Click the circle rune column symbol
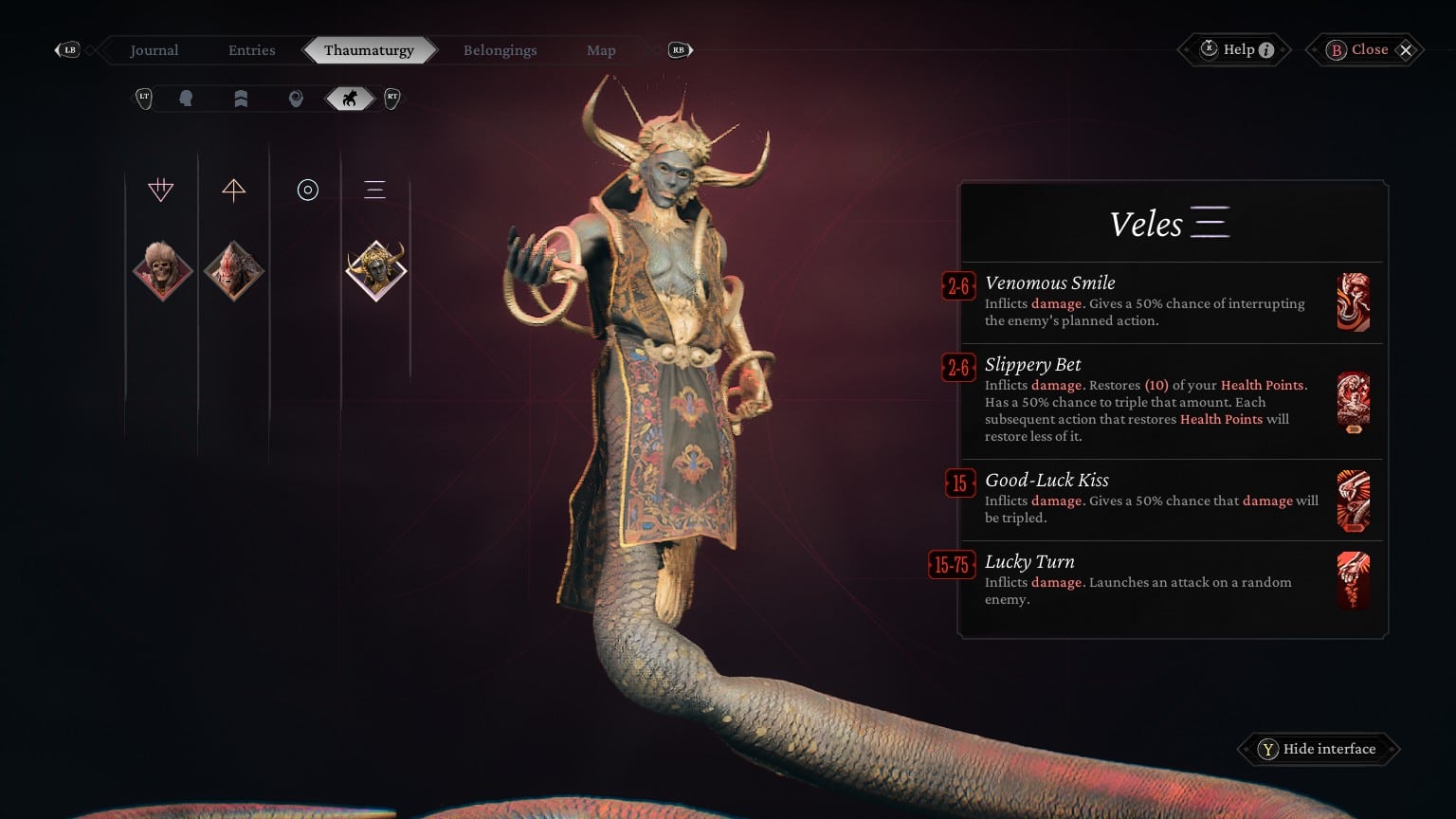The height and width of the screenshot is (819, 1456). 307,190
